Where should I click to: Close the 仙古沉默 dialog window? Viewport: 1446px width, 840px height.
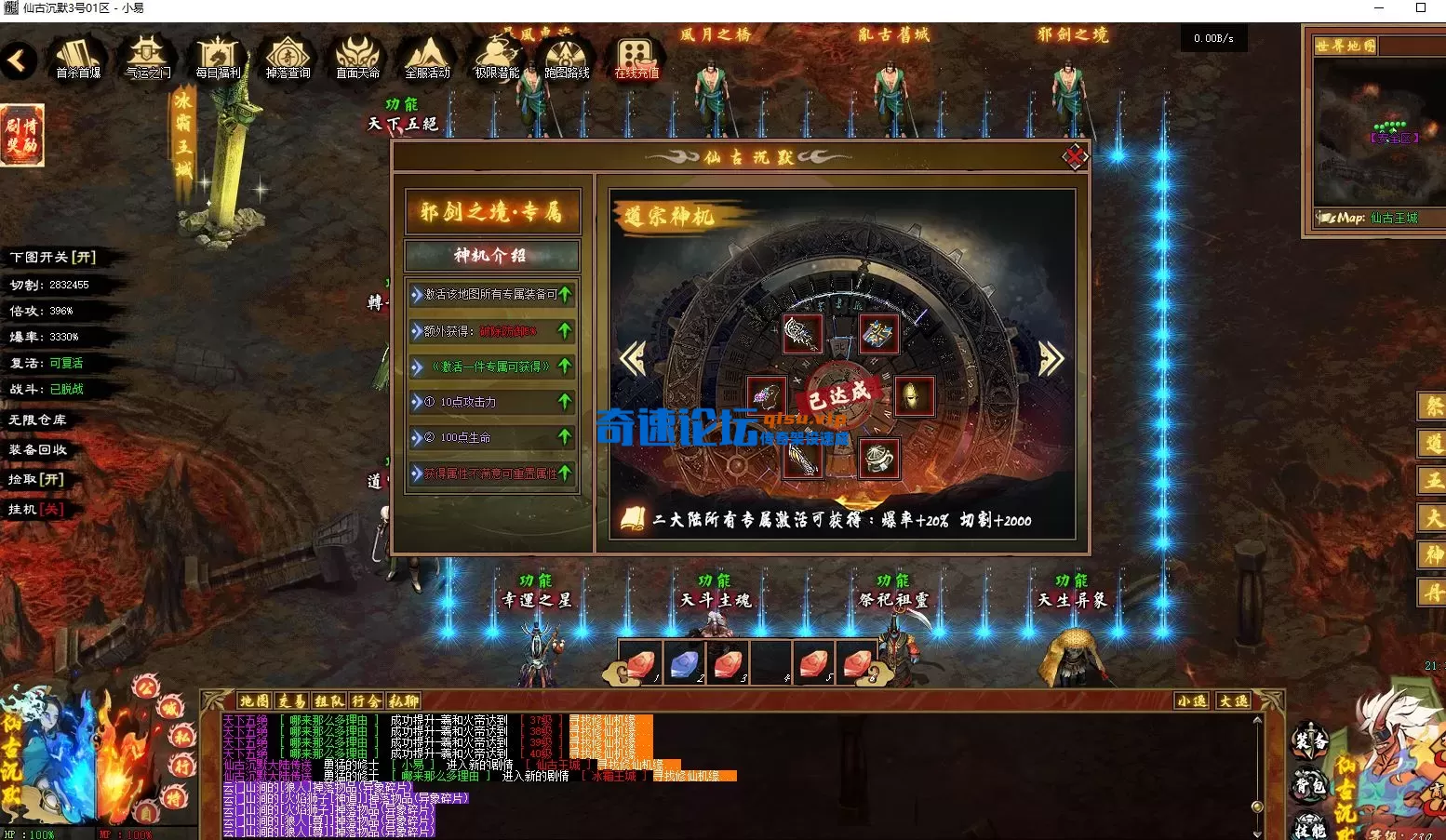tap(1075, 156)
